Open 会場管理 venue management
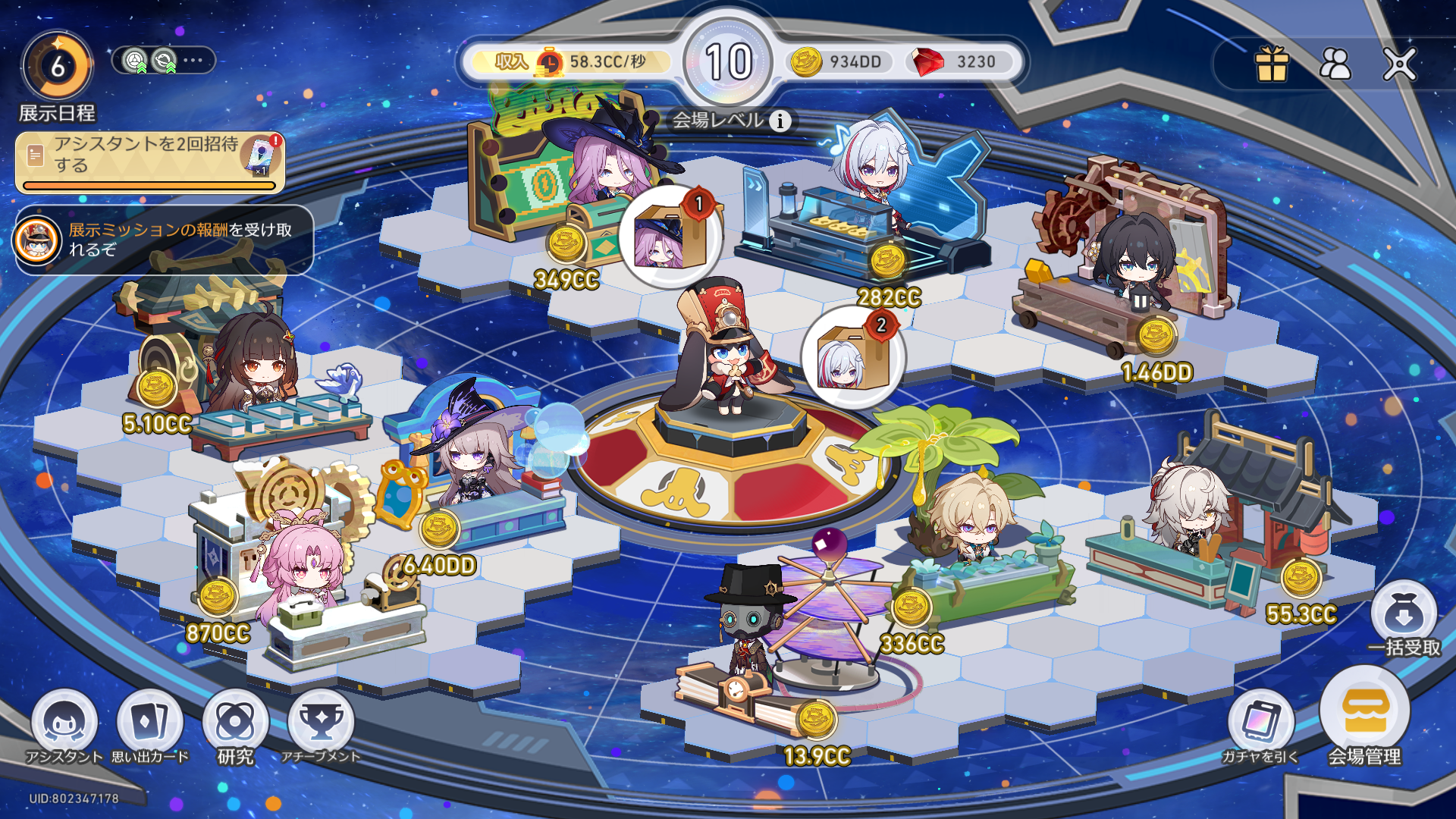This screenshot has height=819, width=1456. click(x=1364, y=713)
